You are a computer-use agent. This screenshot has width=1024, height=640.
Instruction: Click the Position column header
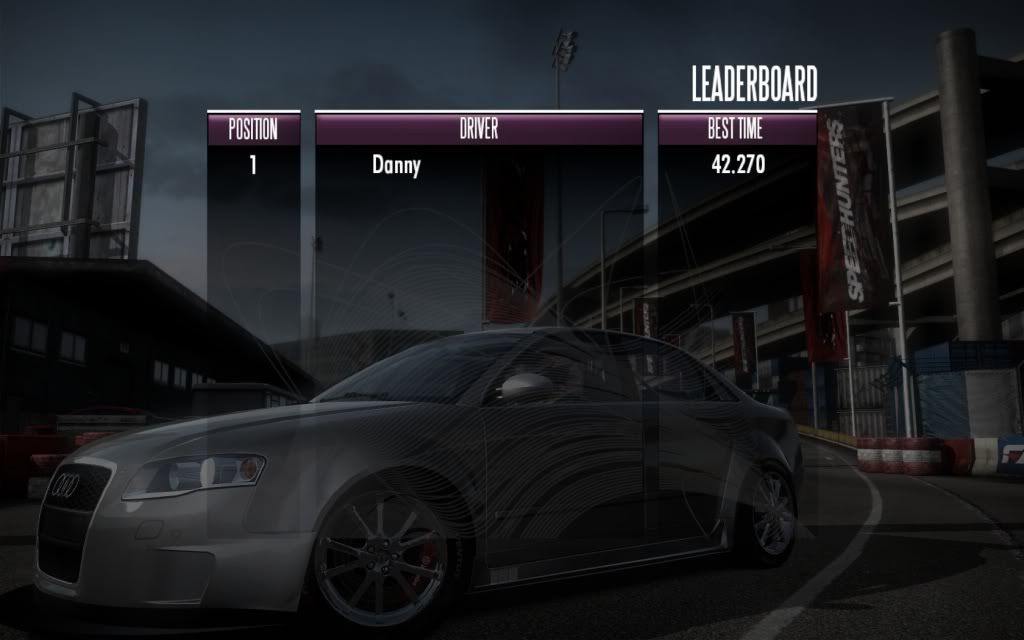coord(253,129)
